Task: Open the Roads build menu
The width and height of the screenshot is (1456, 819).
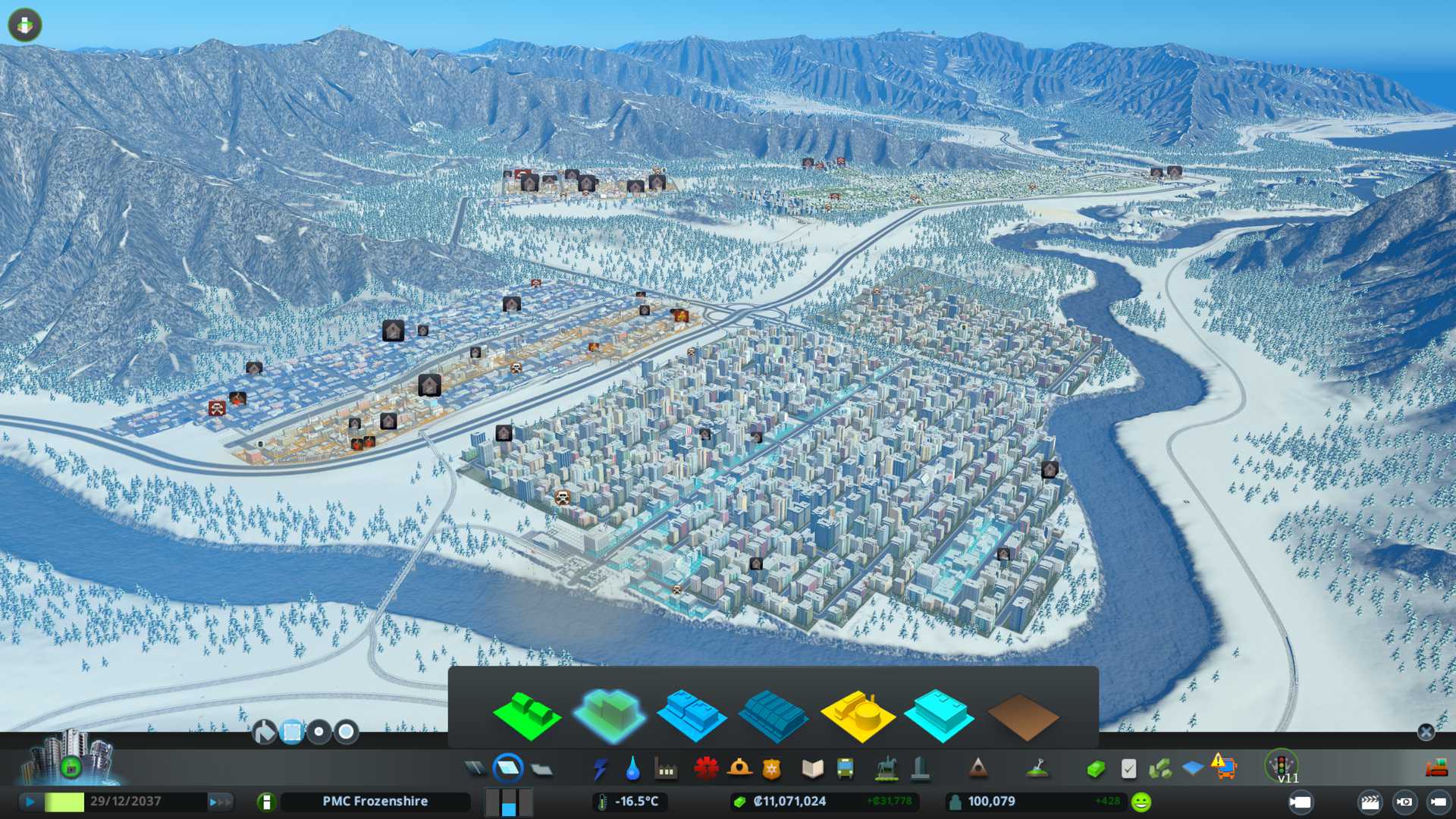Action: tap(475, 769)
